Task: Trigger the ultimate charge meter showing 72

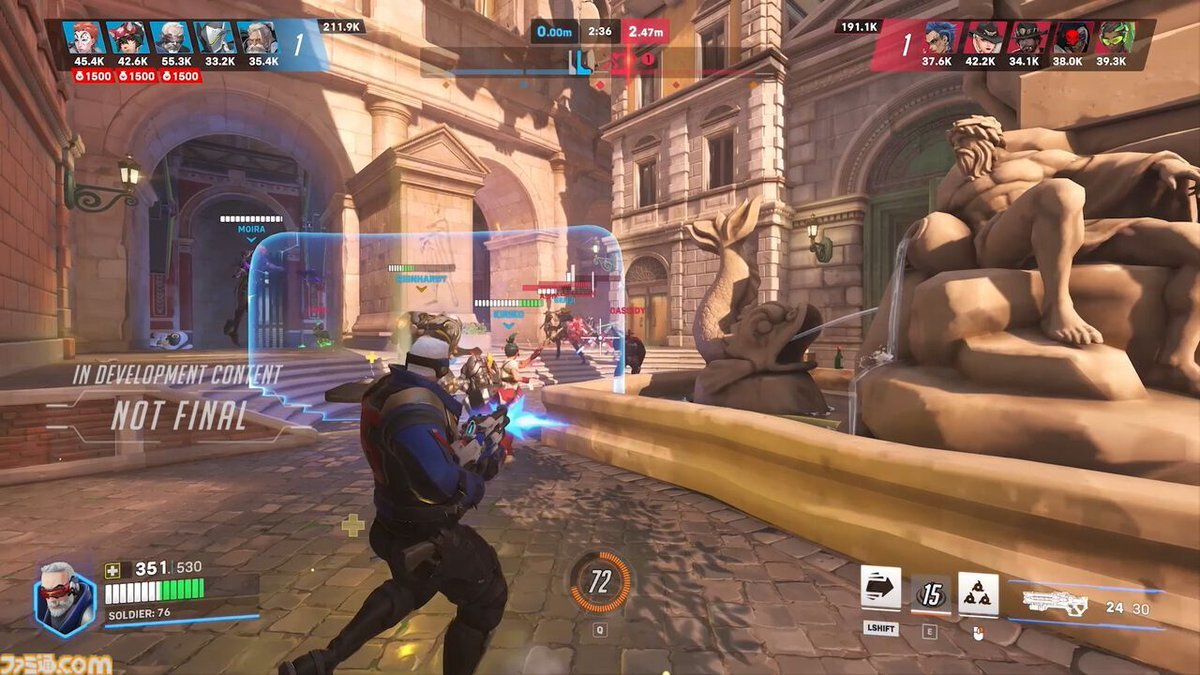Action: [x=600, y=582]
